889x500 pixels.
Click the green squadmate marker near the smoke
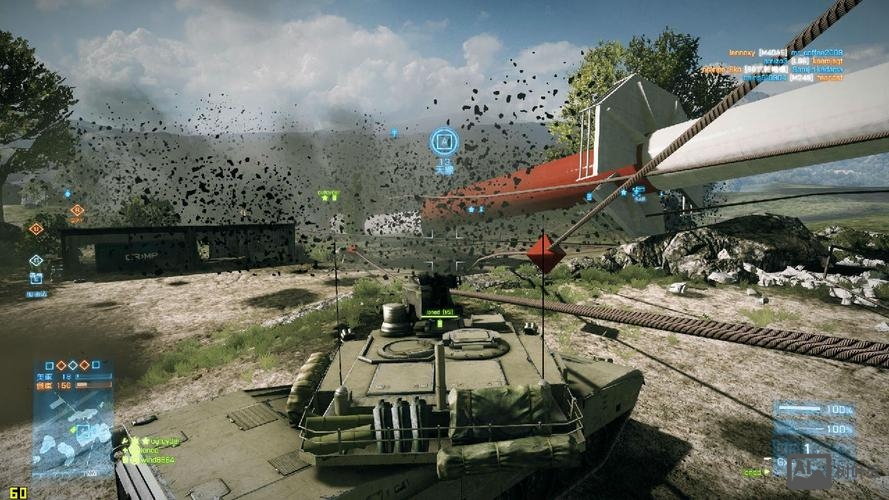coord(328,195)
